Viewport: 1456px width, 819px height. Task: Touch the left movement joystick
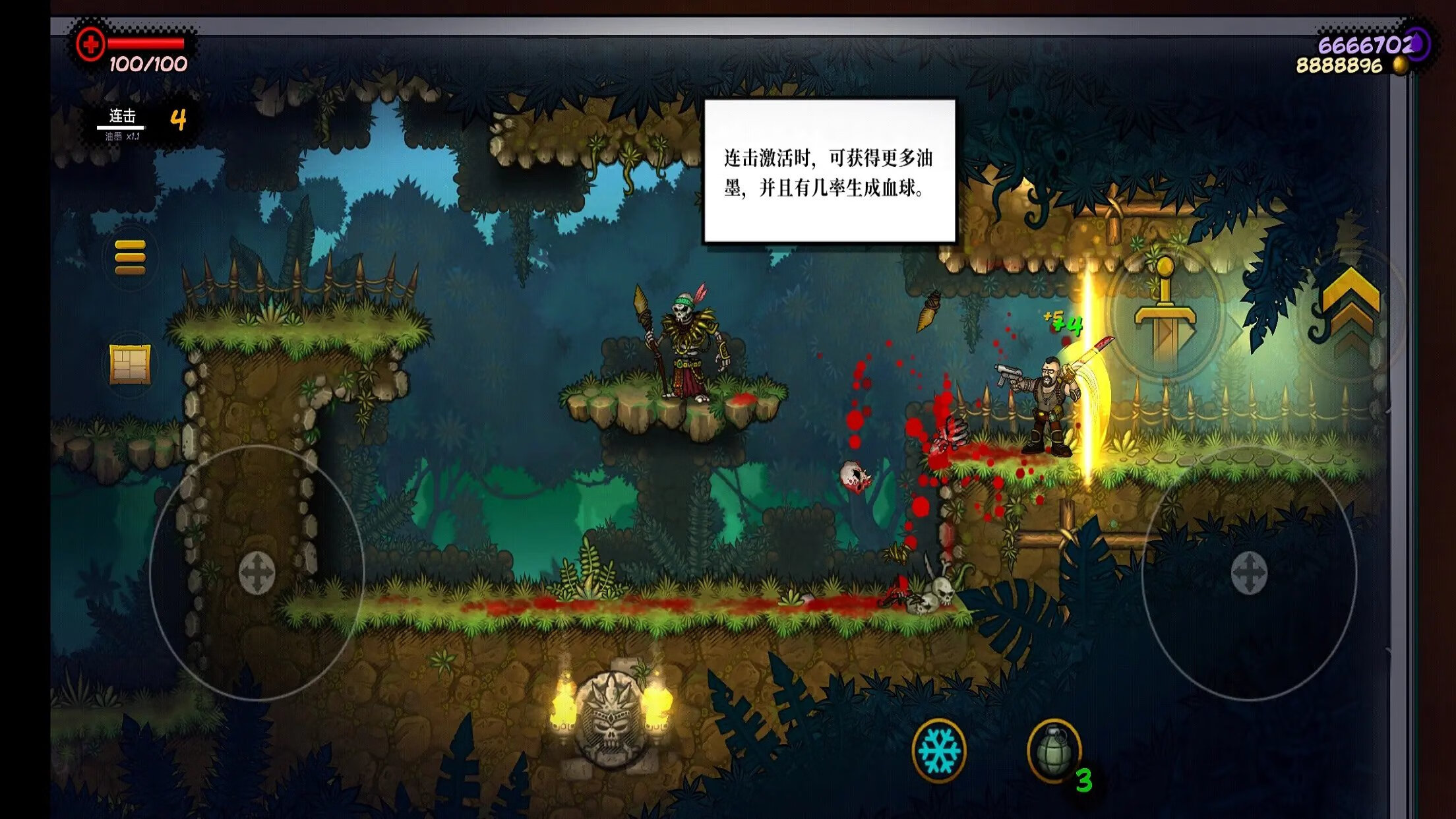(x=257, y=572)
